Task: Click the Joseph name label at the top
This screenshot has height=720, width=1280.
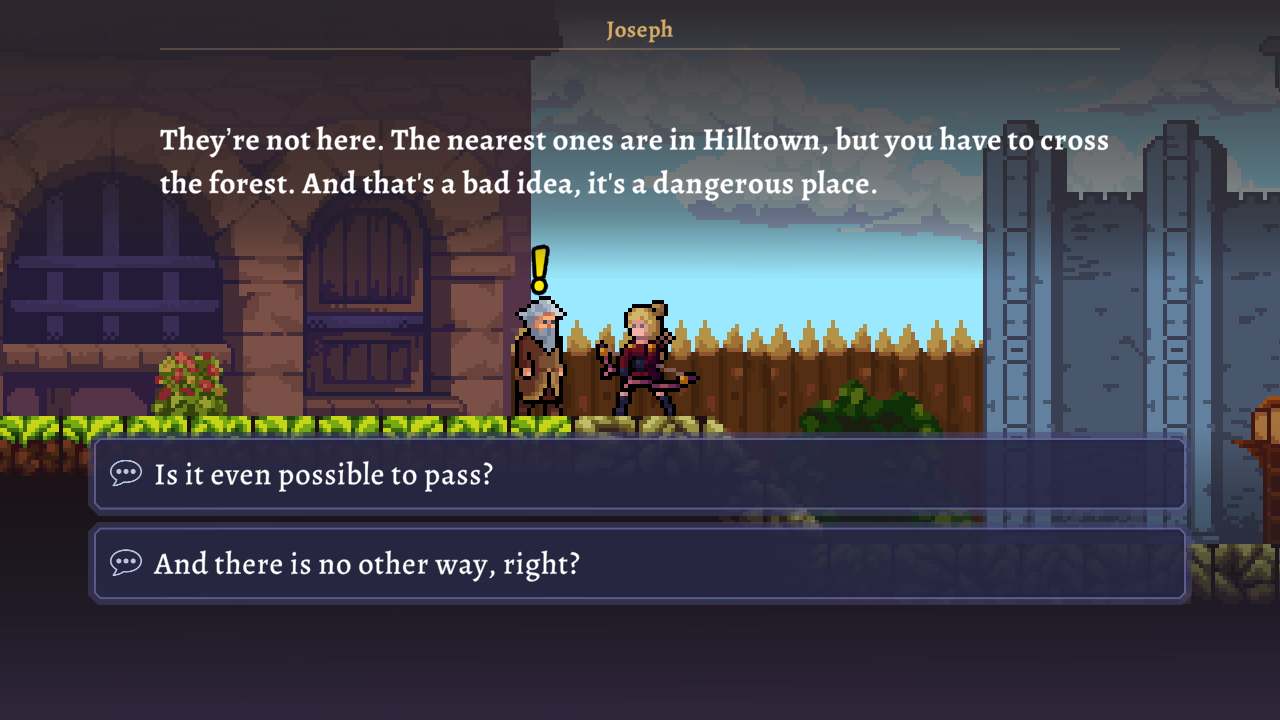Action: click(x=639, y=29)
